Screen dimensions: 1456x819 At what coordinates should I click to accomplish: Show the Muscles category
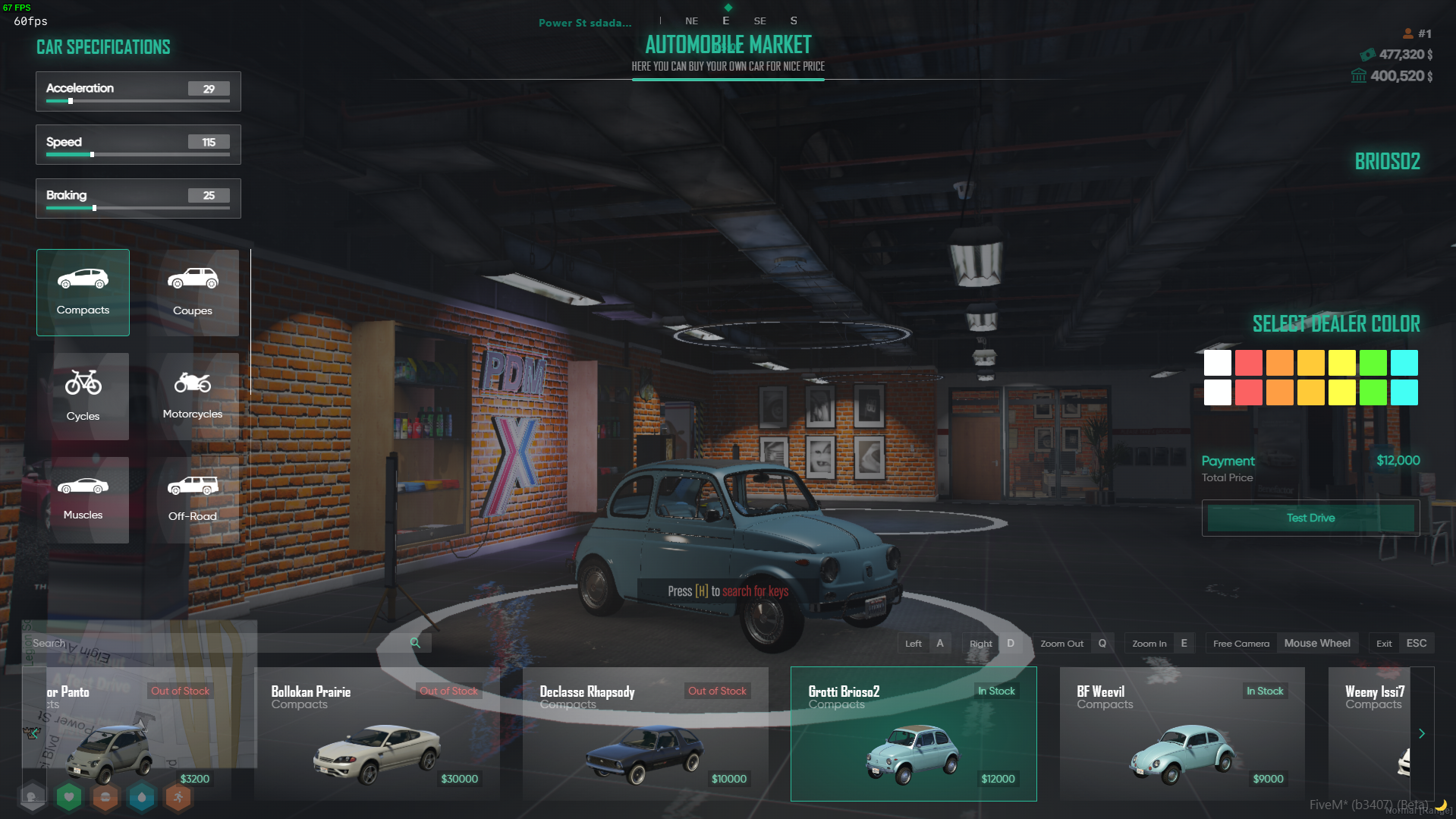[83, 499]
